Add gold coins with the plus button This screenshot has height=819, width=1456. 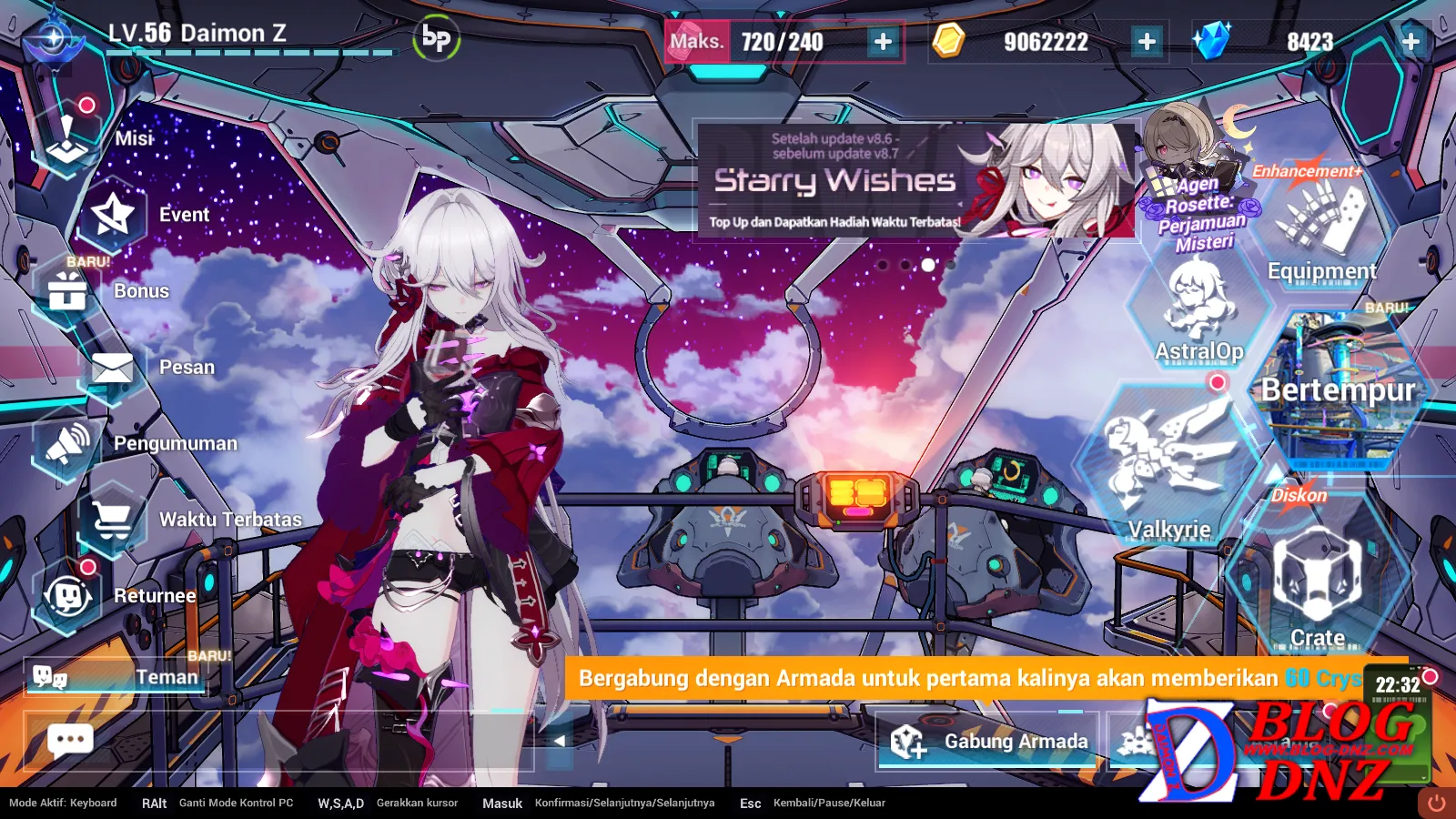1147,42
